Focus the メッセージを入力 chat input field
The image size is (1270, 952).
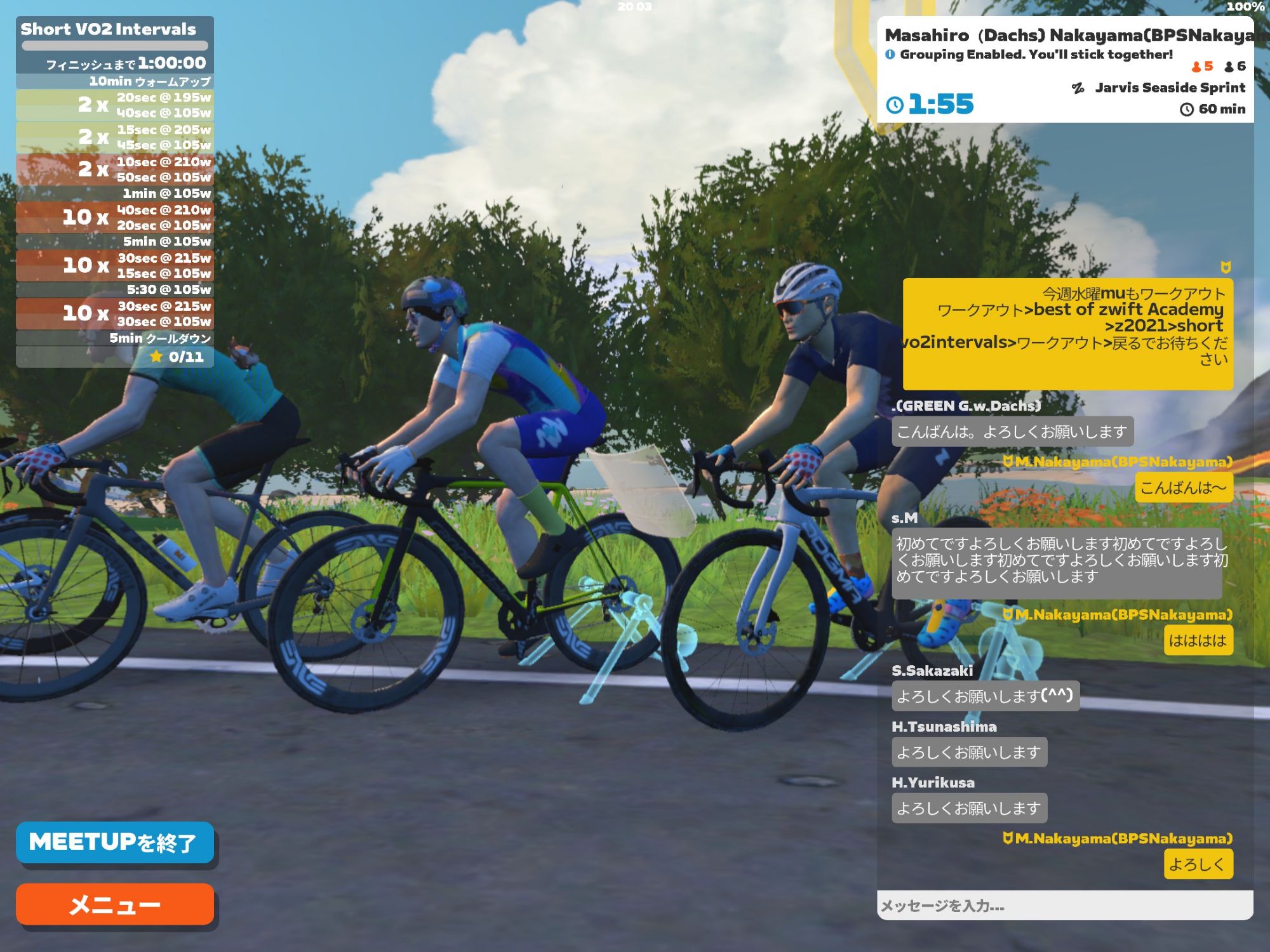pos(1065,906)
